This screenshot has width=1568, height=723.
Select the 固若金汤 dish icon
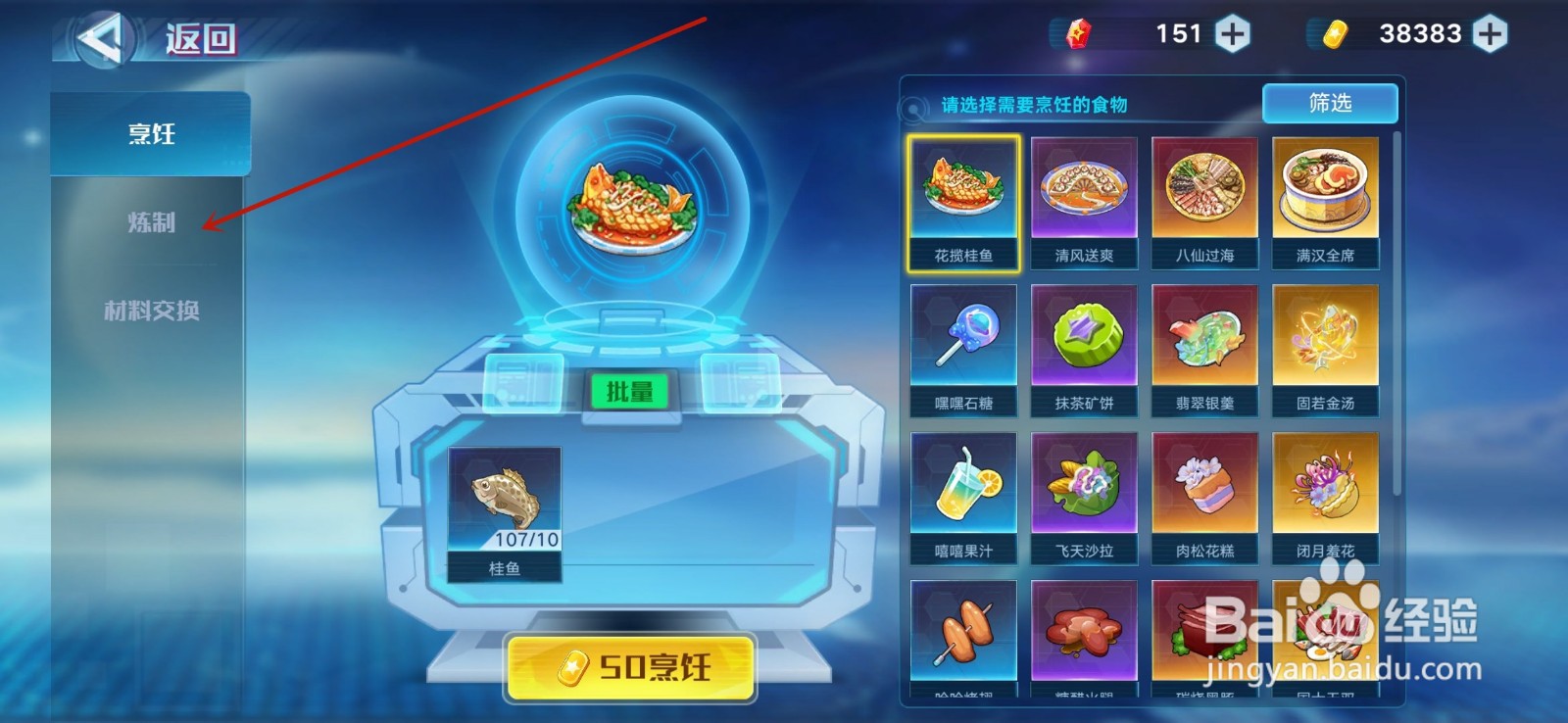1325,338
